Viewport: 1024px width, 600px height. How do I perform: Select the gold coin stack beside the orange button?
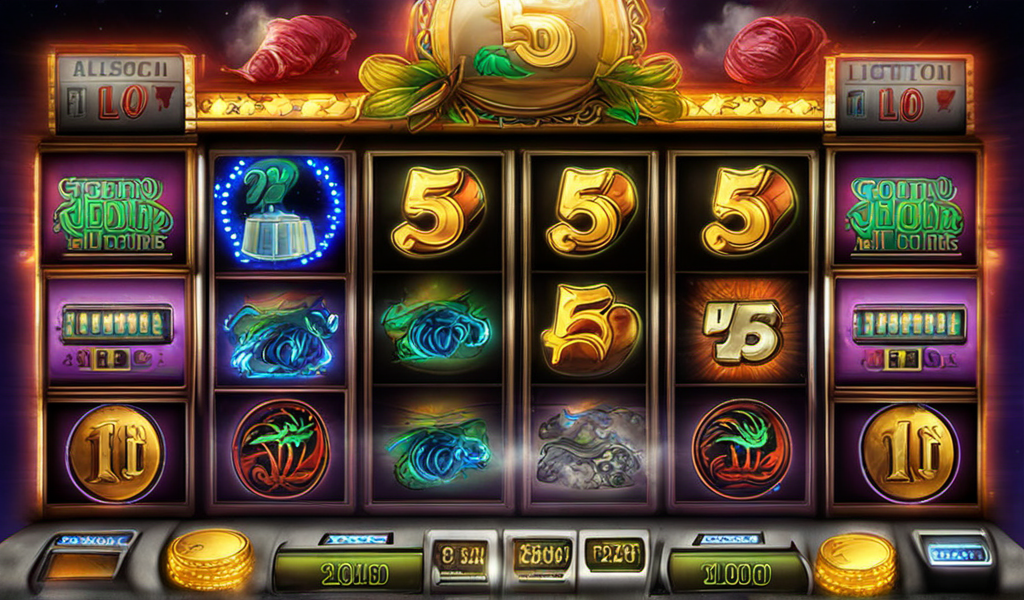209,559
